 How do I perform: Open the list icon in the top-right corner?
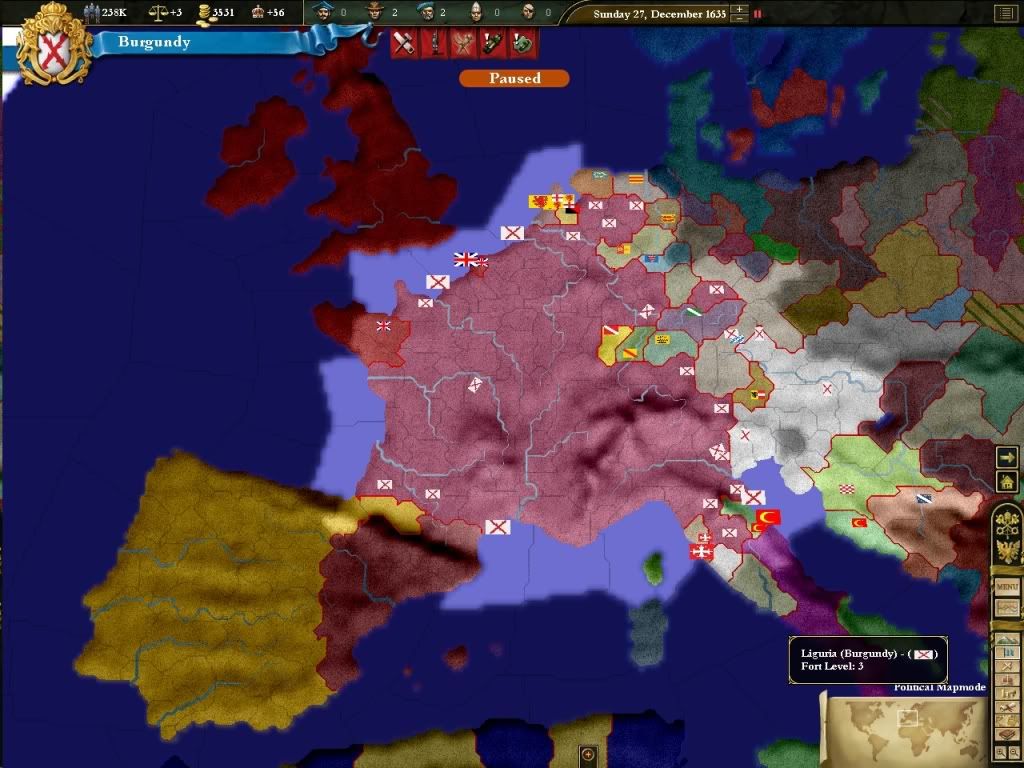point(1003,14)
